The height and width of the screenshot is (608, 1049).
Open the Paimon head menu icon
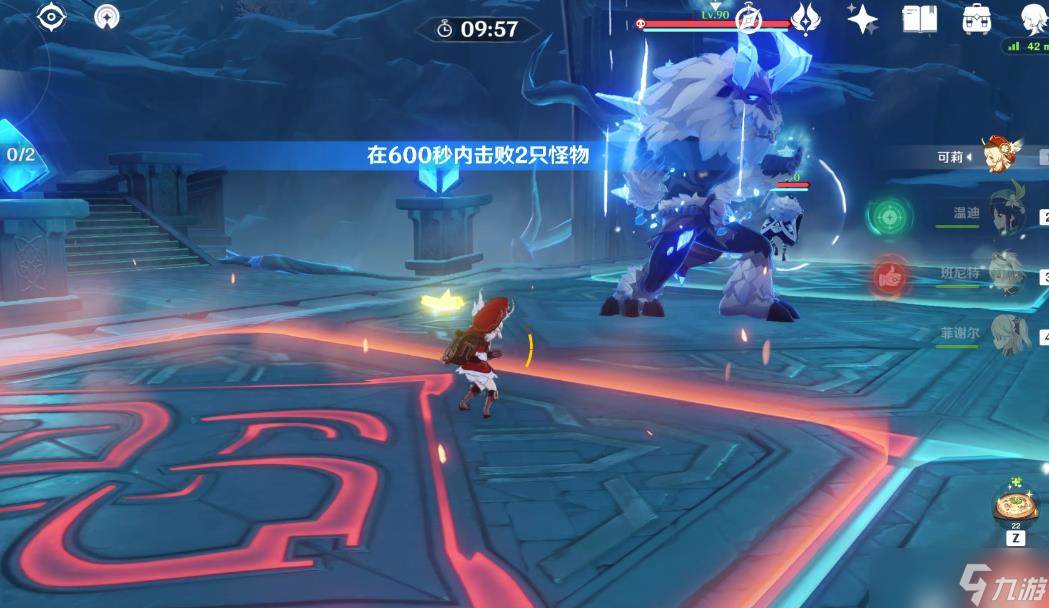point(1032,18)
